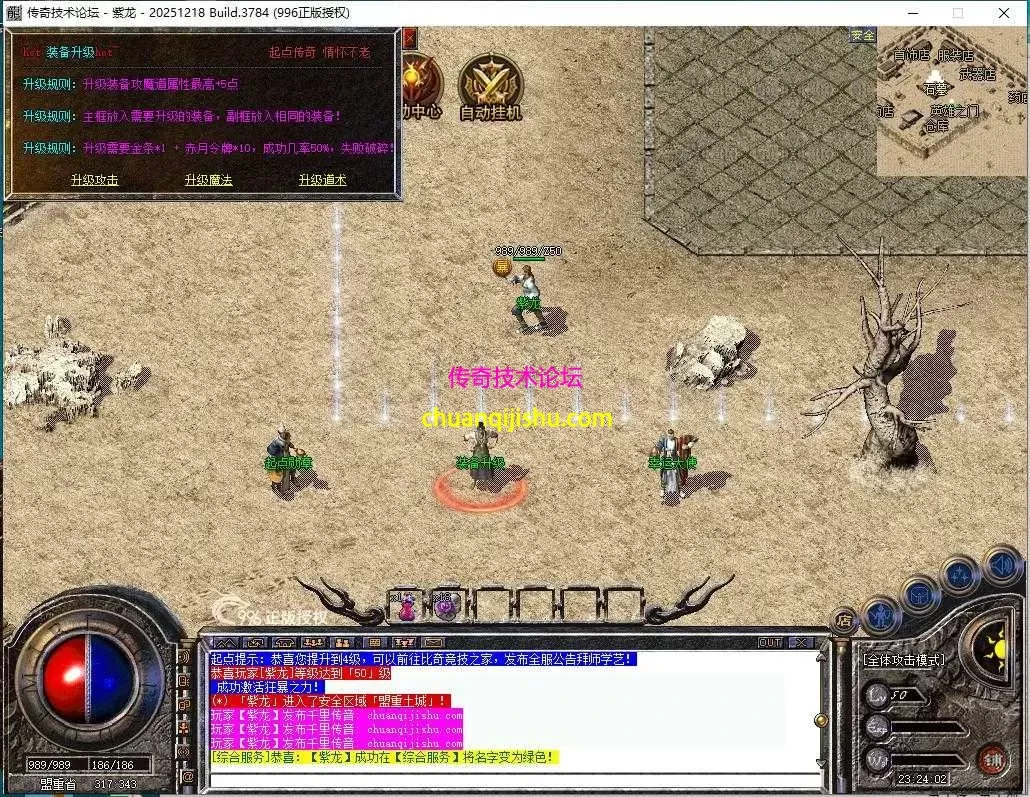Open the skills button with sparkles icon
Screen dimensions: 1030x797
960,575
